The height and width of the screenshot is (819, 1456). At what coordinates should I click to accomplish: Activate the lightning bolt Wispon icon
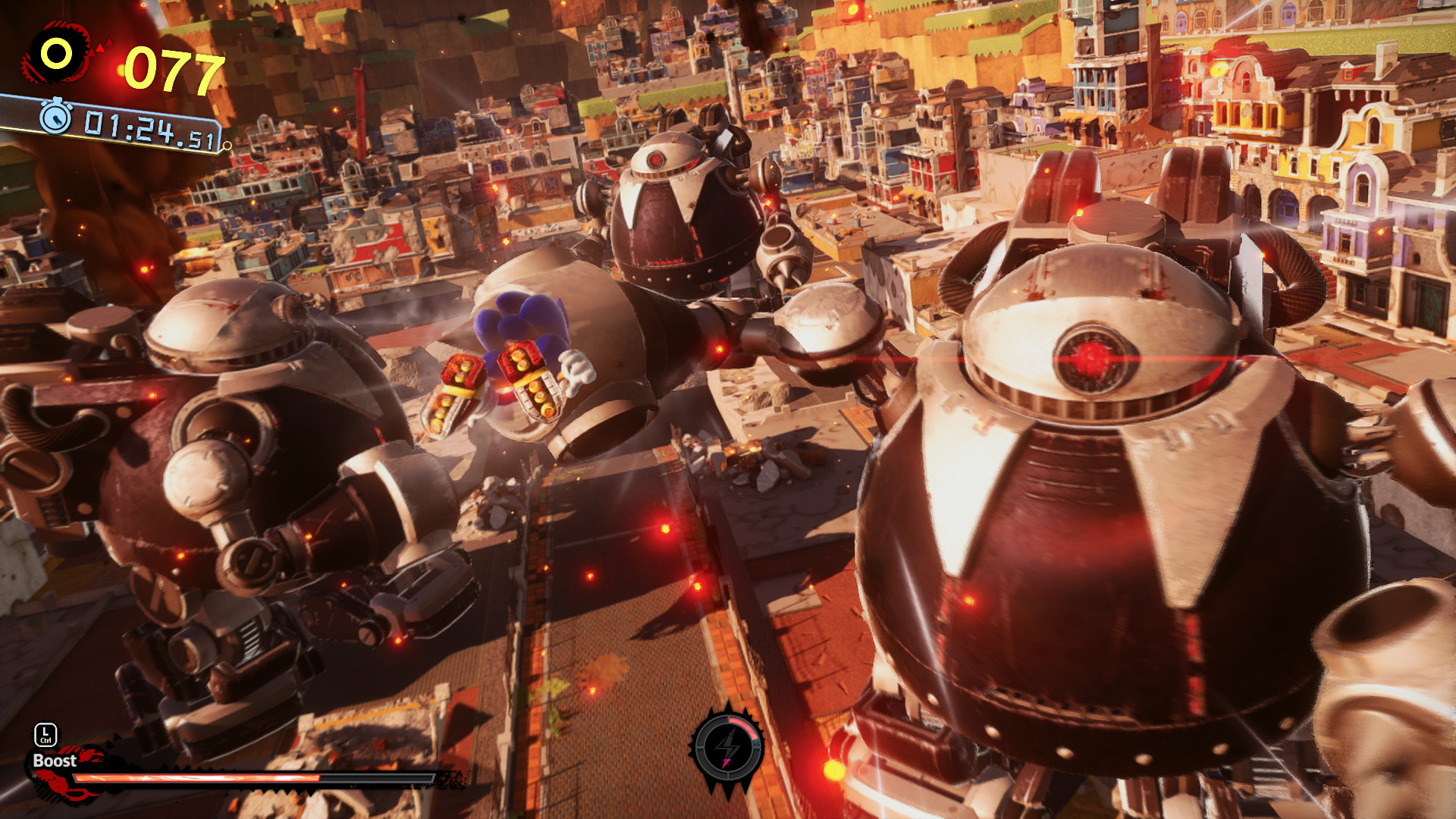pyautogui.click(x=727, y=748)
